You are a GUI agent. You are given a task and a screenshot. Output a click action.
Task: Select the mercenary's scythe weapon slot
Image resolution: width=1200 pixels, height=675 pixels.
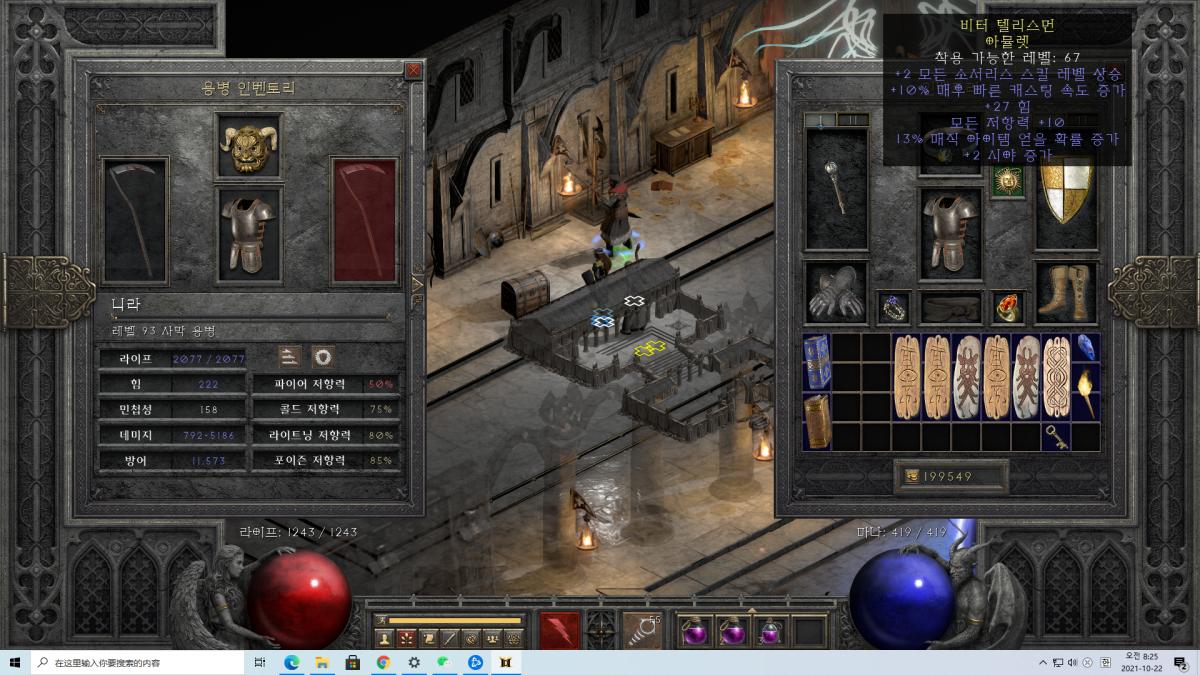tap(135, 220)
